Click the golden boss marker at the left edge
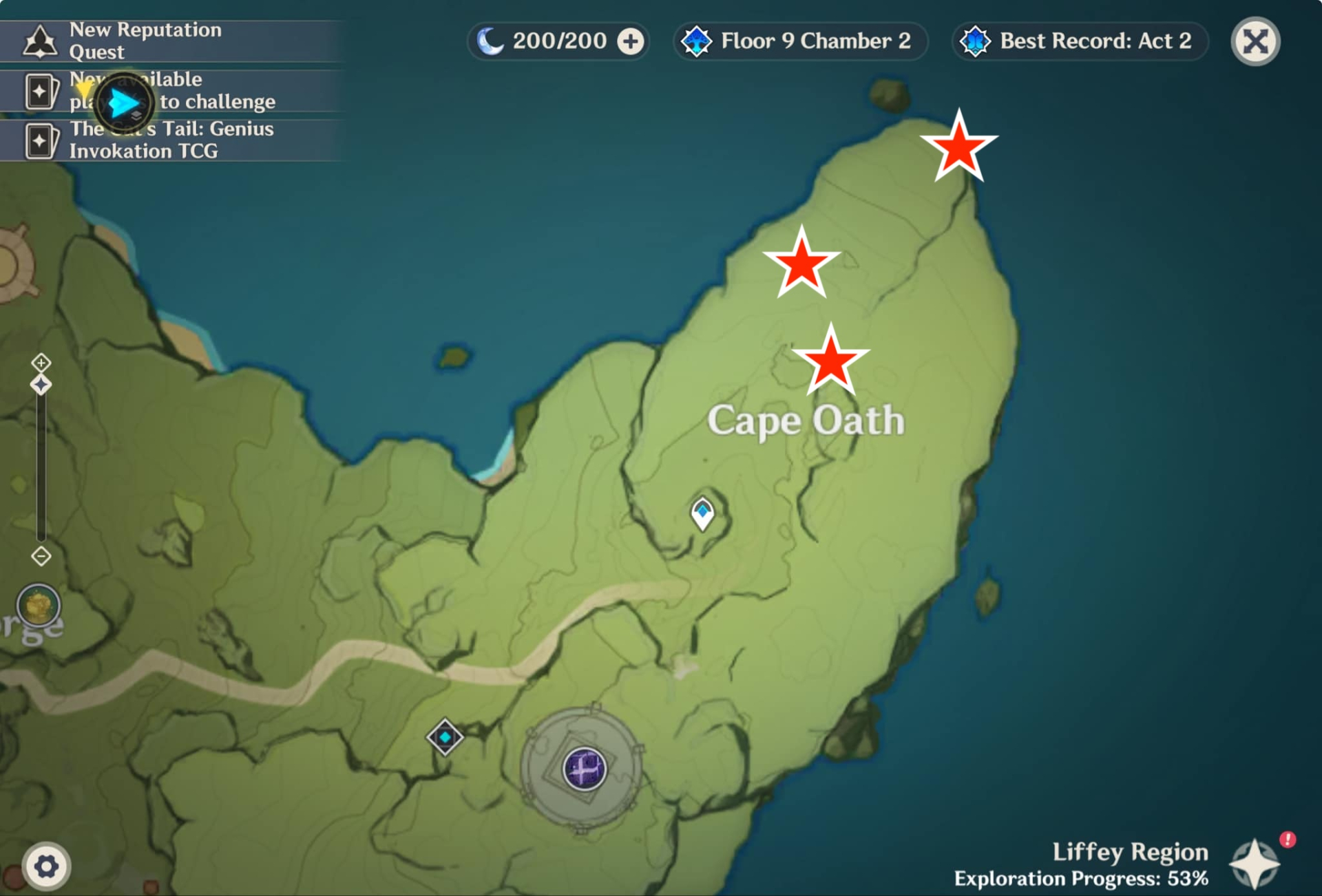The height and width of the screenshot is (896, 1322). pyautogui.click(x=39, y=605)
